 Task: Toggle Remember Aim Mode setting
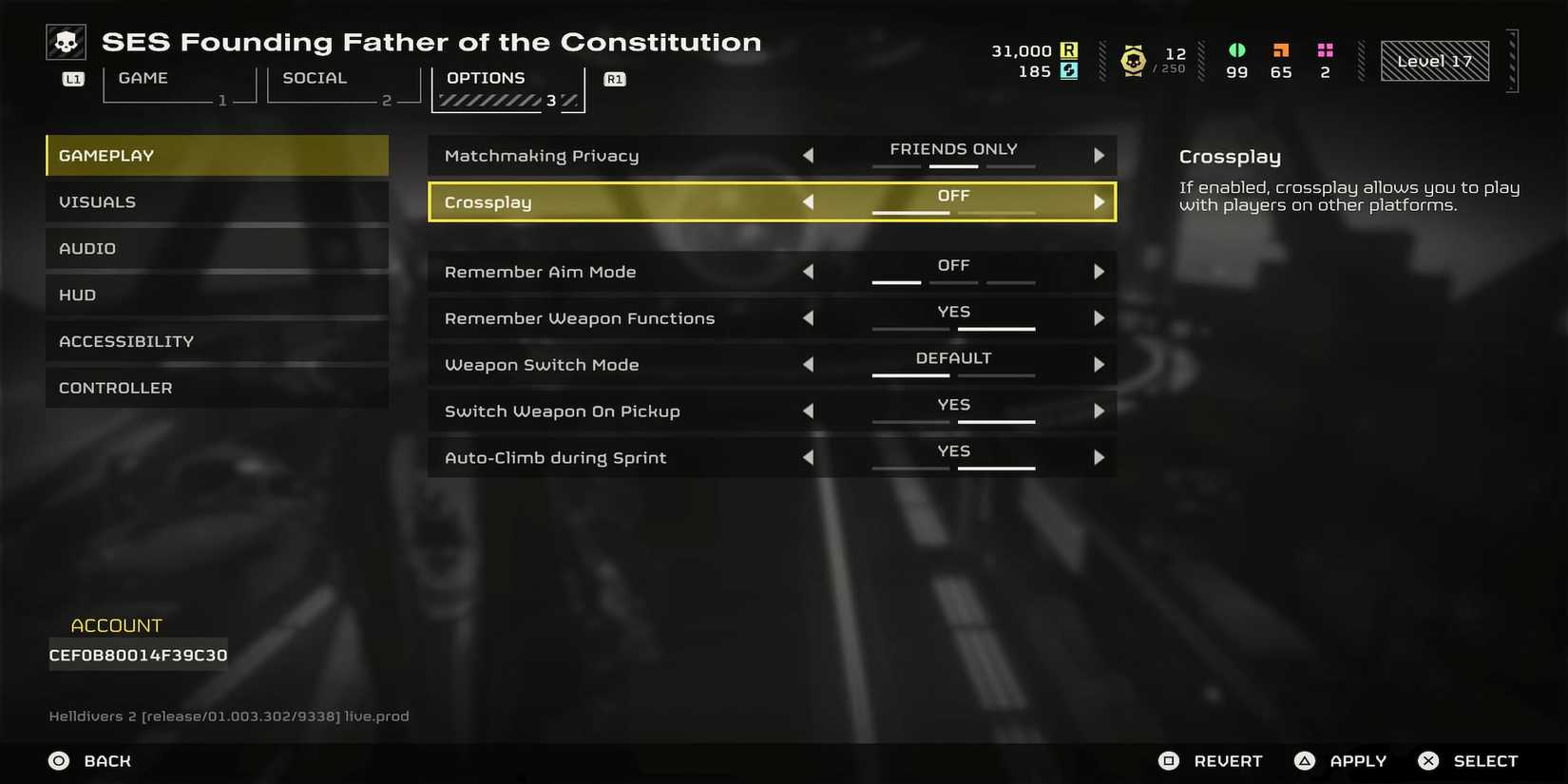1100,271
